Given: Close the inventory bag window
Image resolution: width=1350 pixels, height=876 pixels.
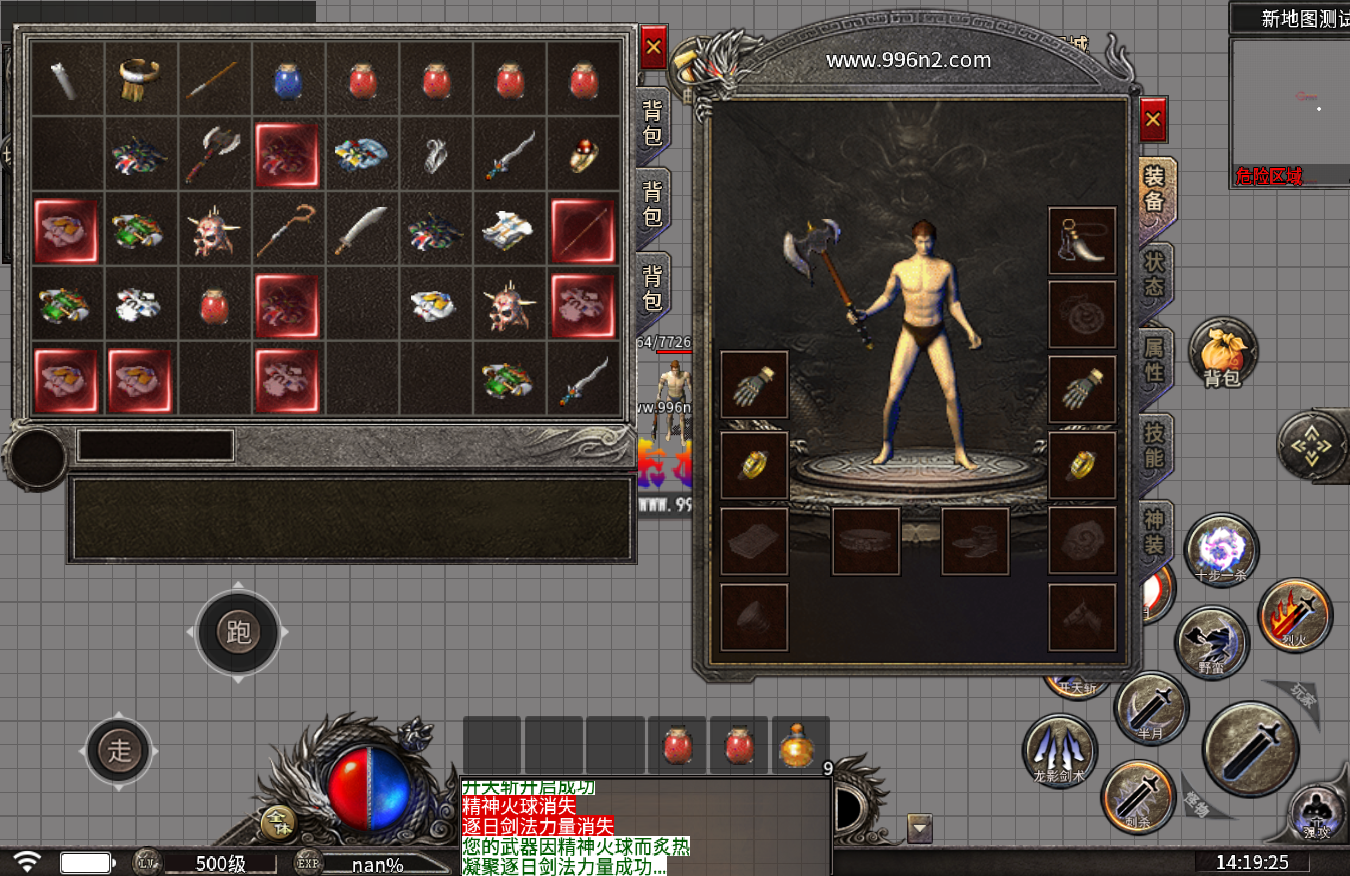Looking at the screenshot, I should click(654, 46).
